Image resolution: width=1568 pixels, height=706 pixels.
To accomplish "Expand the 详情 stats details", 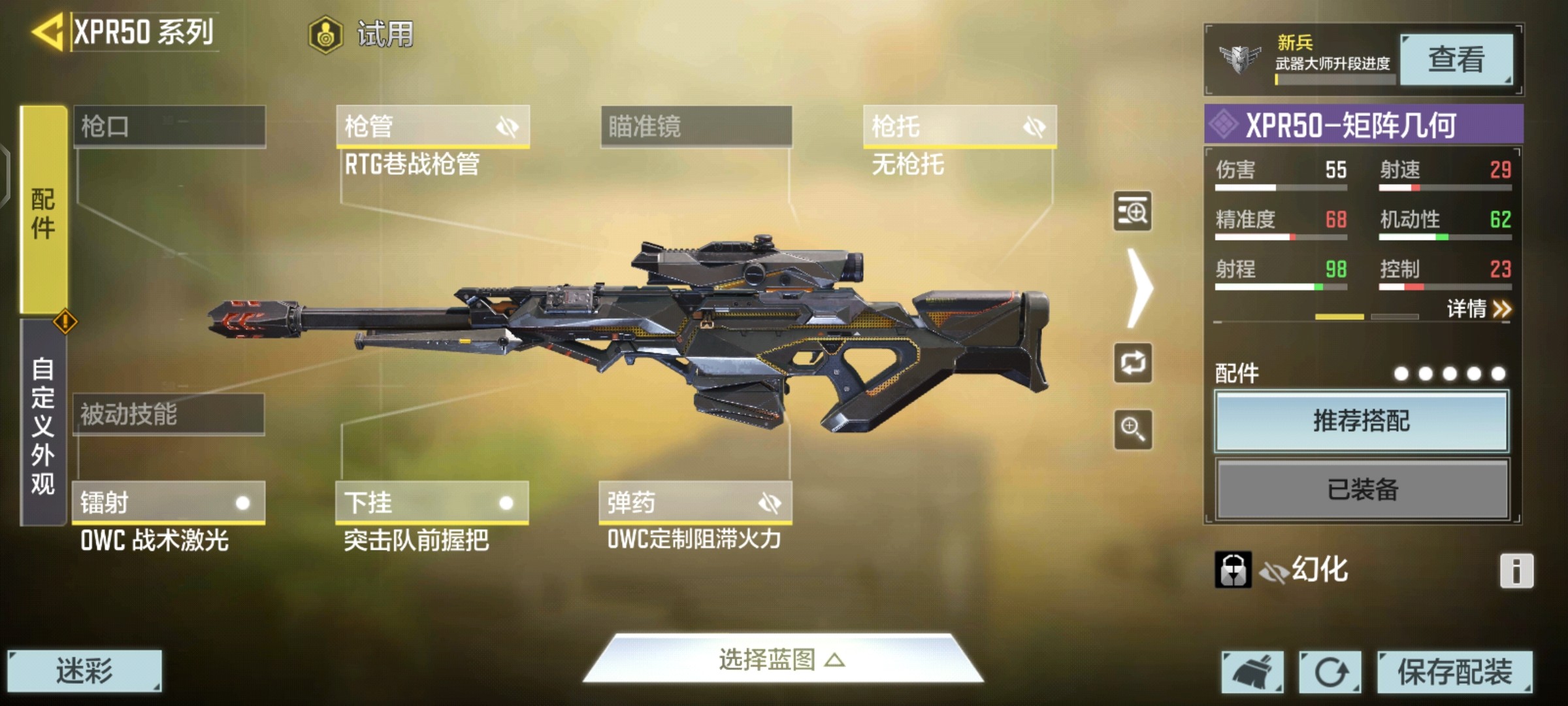I will click(1478, 309).
